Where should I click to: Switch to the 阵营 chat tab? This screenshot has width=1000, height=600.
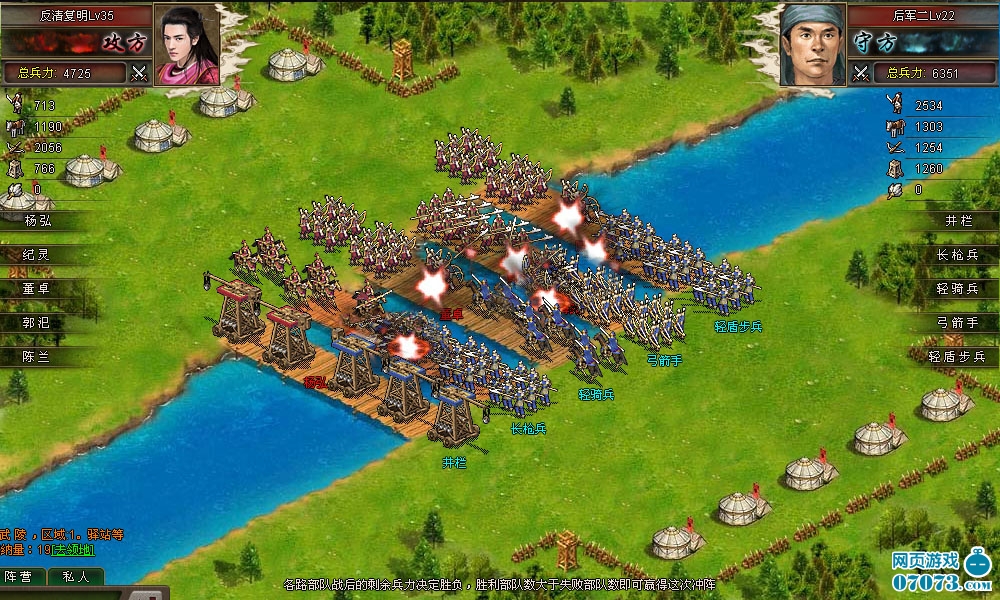(x=19, y=577)
